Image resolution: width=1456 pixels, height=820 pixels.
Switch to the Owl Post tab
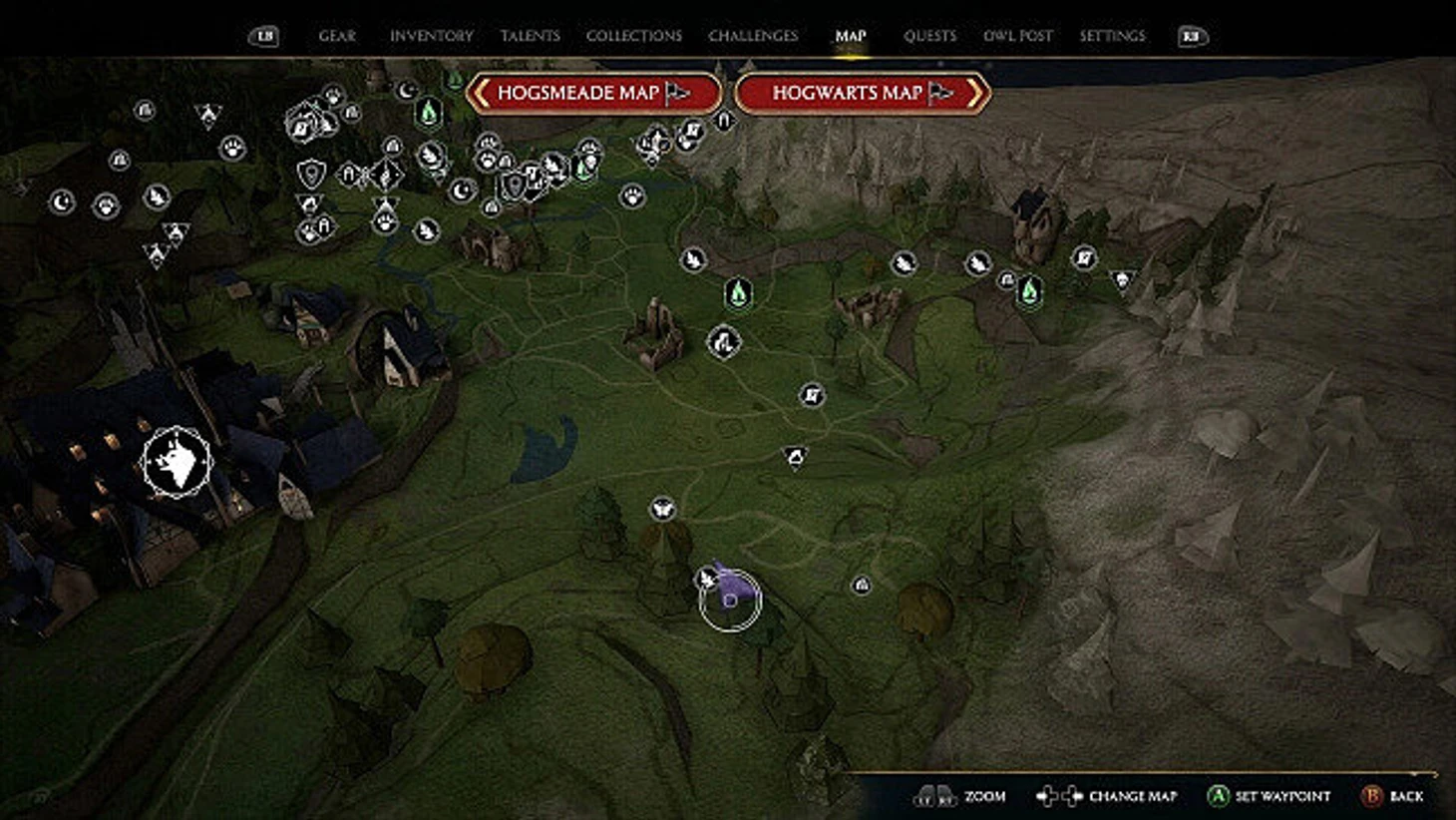[x=1017, y=36]
